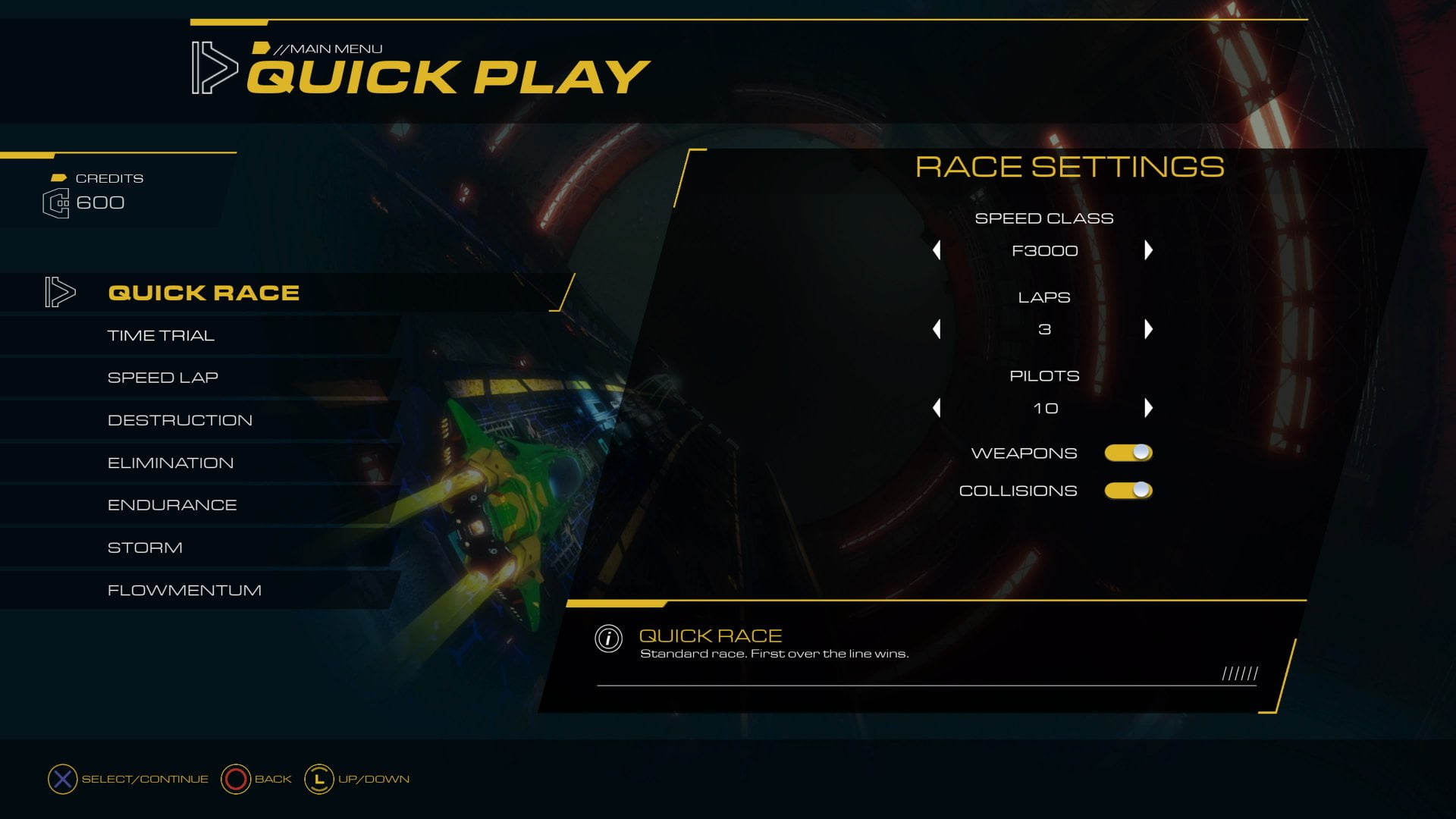Viewport: 1456px width, 819px height.
Task: Decrease Laps with the left arrow
Action: tap(938, 329)
